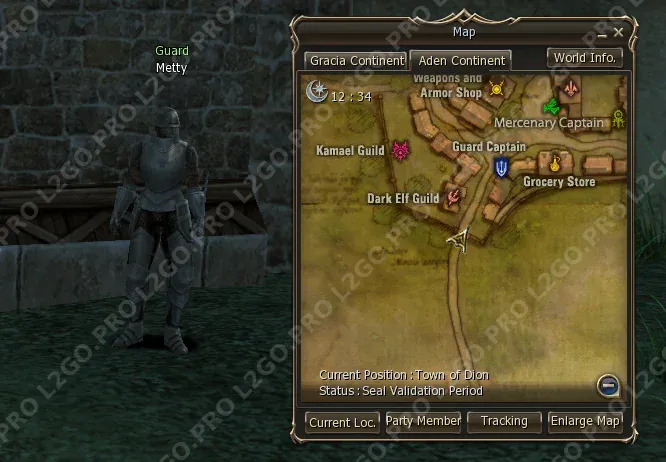Close the Map window

coord(619,33)
